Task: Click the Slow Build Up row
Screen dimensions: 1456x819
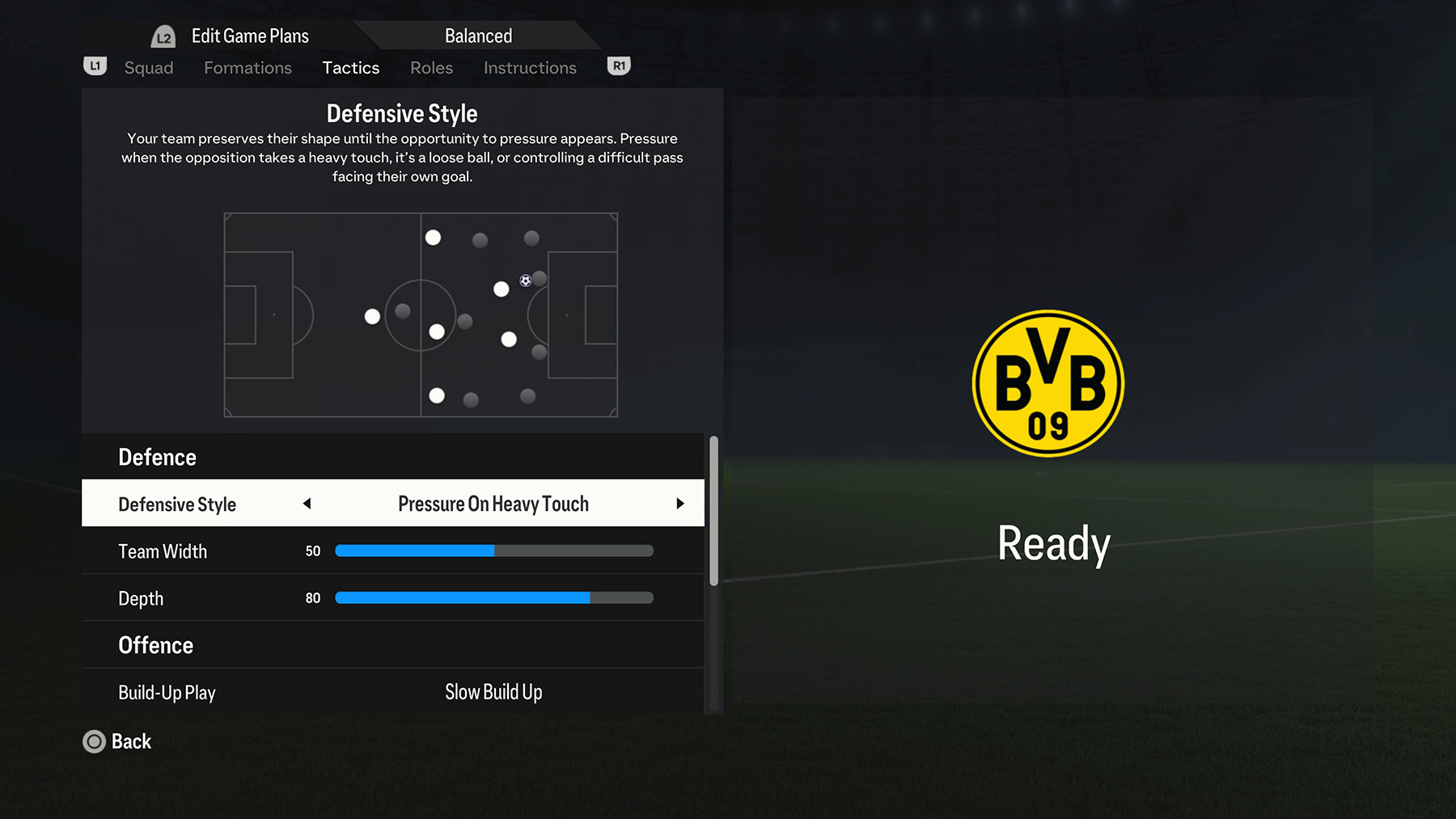Action: pos(493,692)
